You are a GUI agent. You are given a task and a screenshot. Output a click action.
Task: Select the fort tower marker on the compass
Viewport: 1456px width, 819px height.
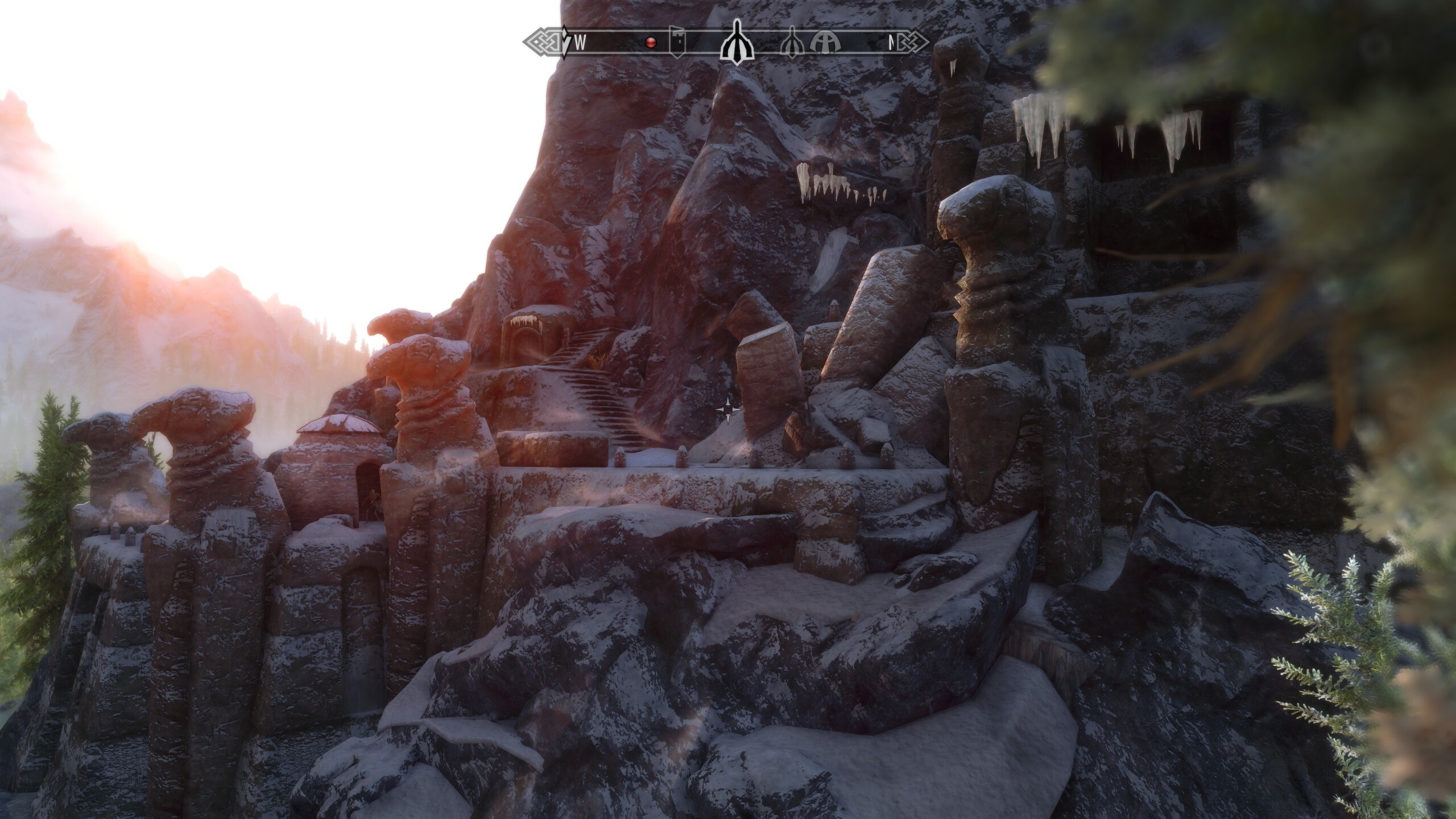(x=676, y=42)
